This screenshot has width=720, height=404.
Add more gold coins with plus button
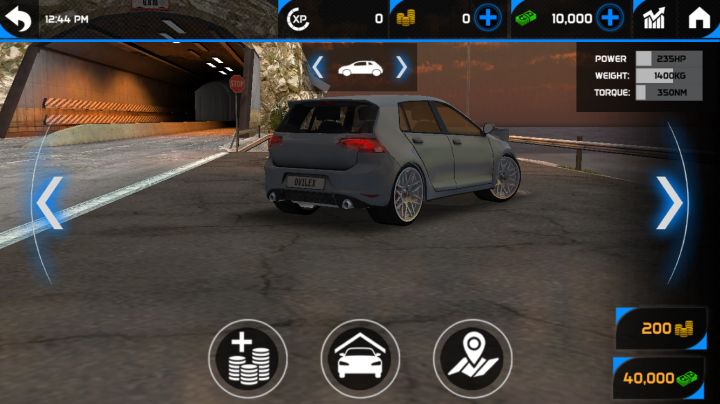[488, 18]
